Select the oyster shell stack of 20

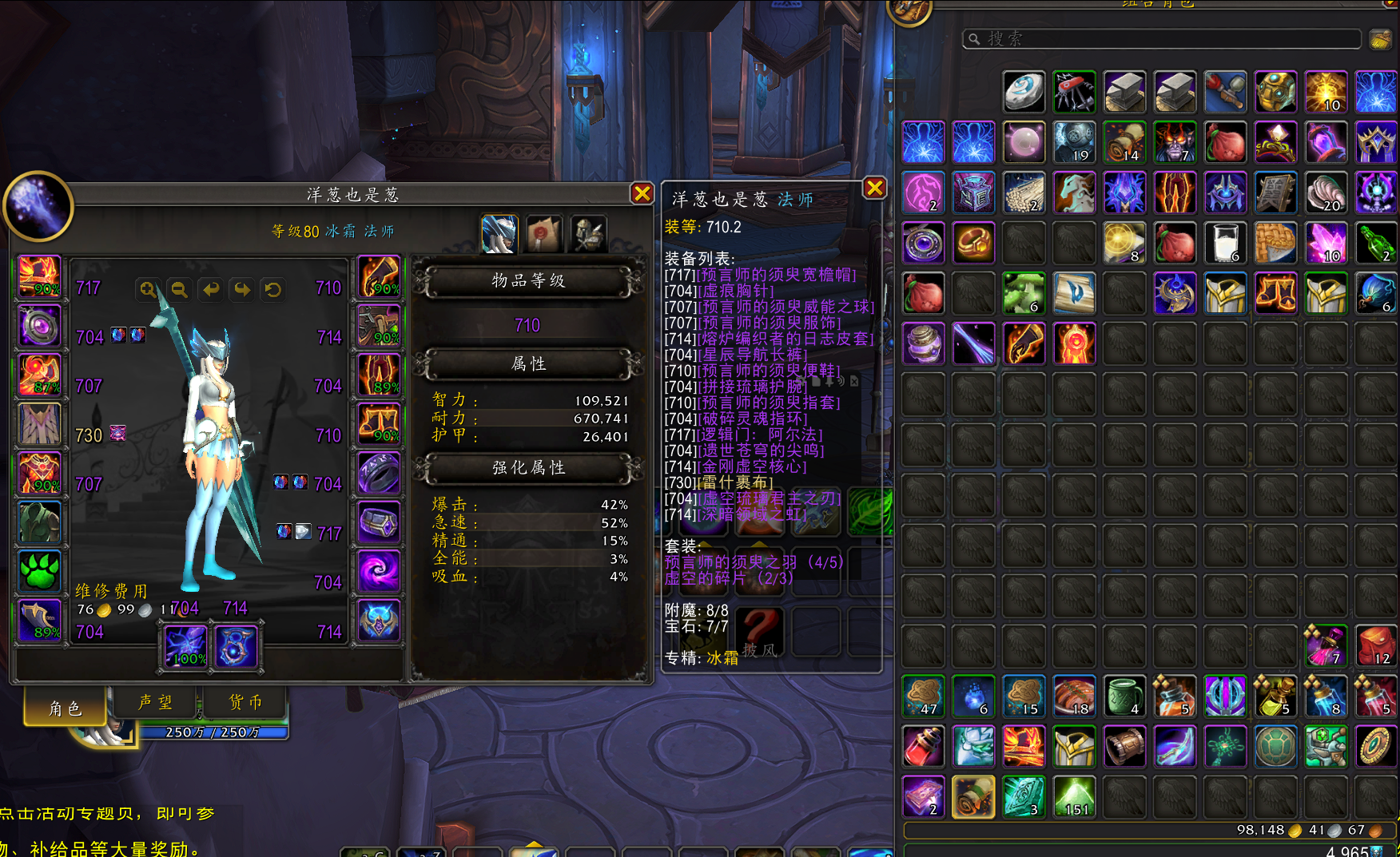[1325, 192]
